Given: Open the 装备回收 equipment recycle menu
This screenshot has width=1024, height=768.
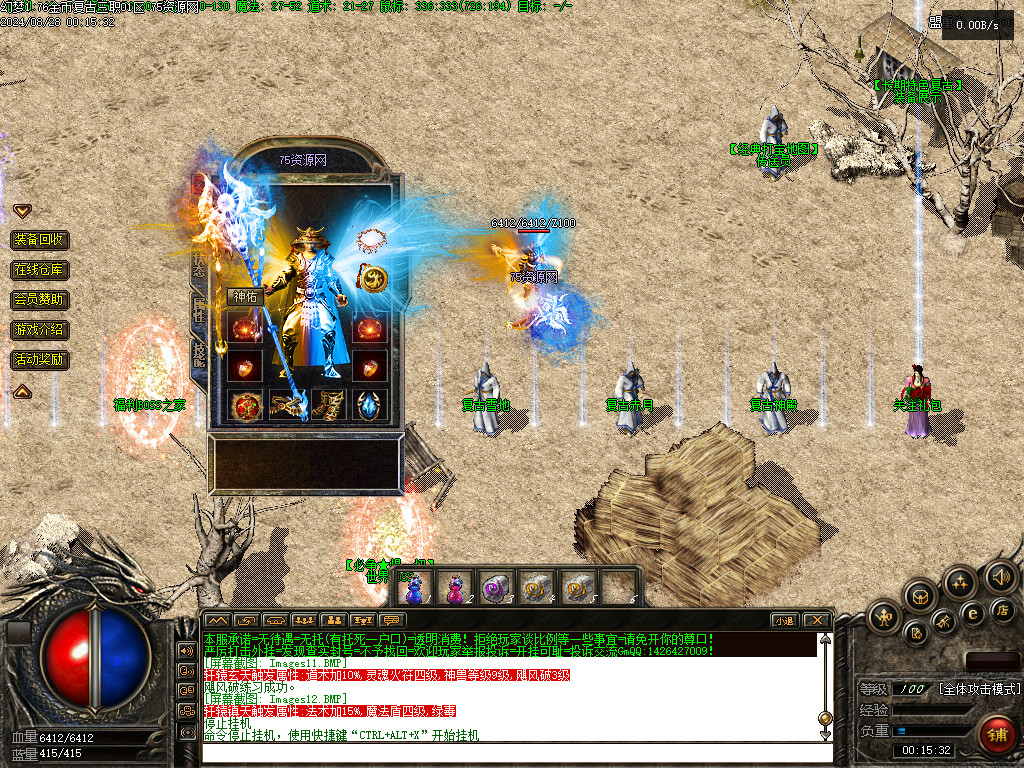Looking at the screenshot, I should coord(40,240).
